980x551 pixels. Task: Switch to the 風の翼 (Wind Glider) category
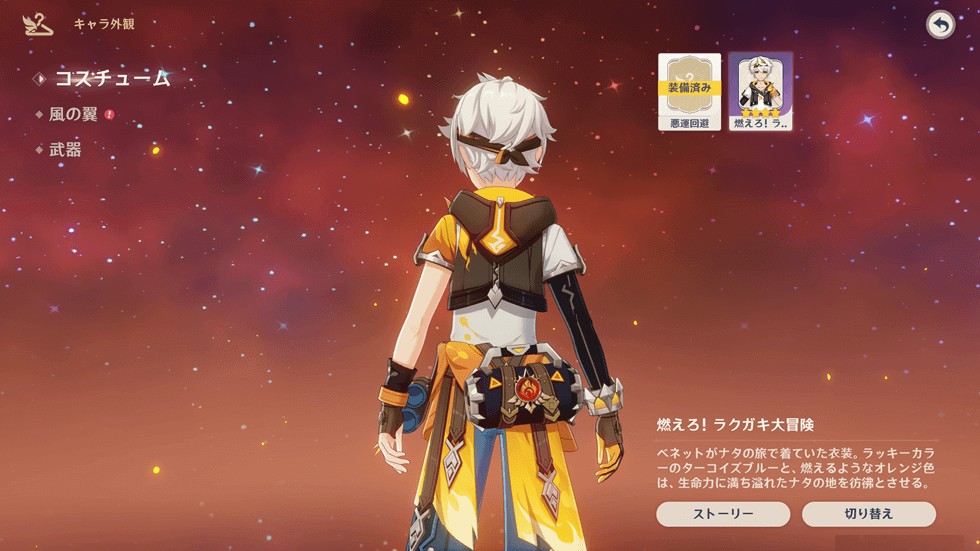(73, 115)
